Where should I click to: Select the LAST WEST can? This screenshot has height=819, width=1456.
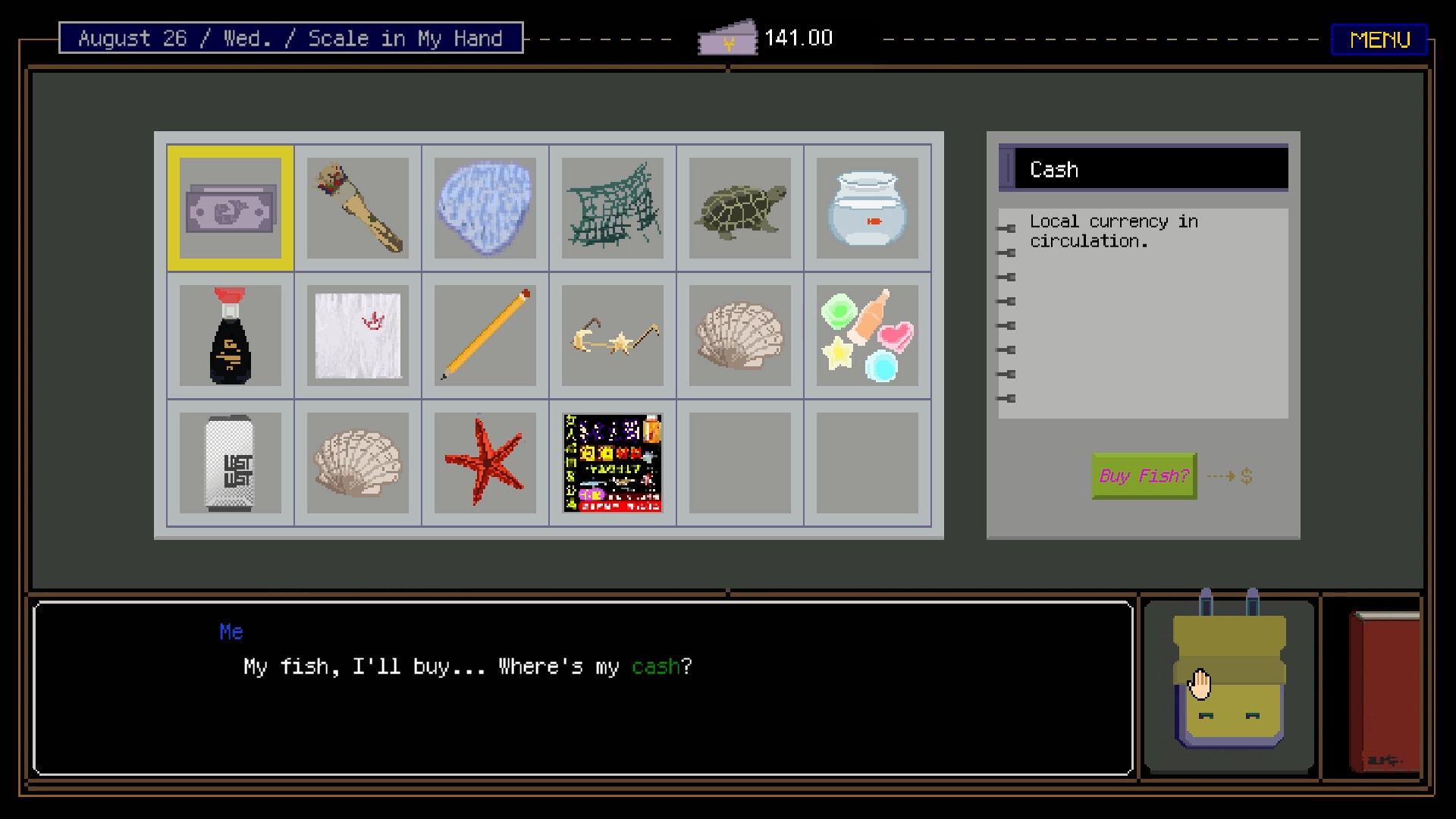pos(230,462)
